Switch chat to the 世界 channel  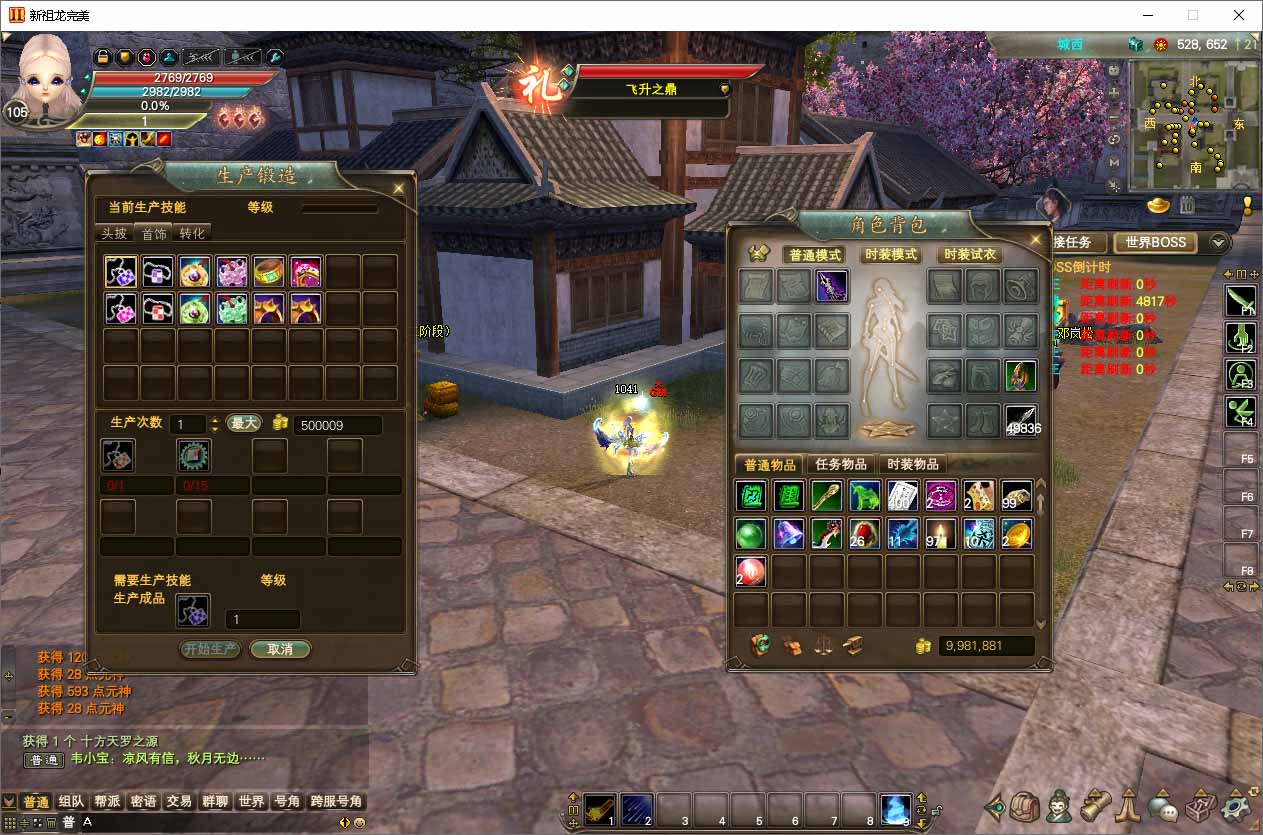pyautogui.click(x=251, y=801)
